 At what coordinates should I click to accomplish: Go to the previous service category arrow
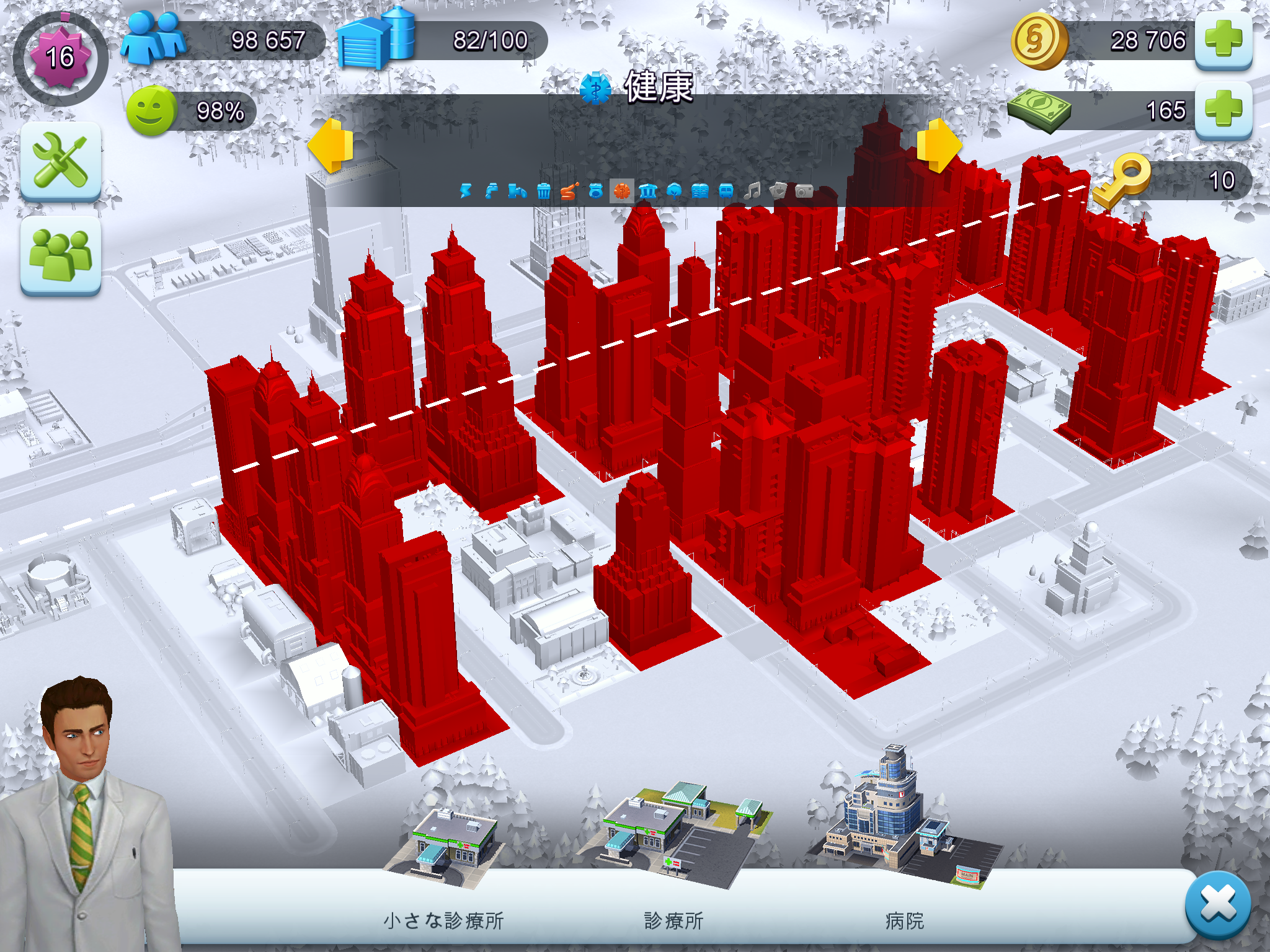331,146
